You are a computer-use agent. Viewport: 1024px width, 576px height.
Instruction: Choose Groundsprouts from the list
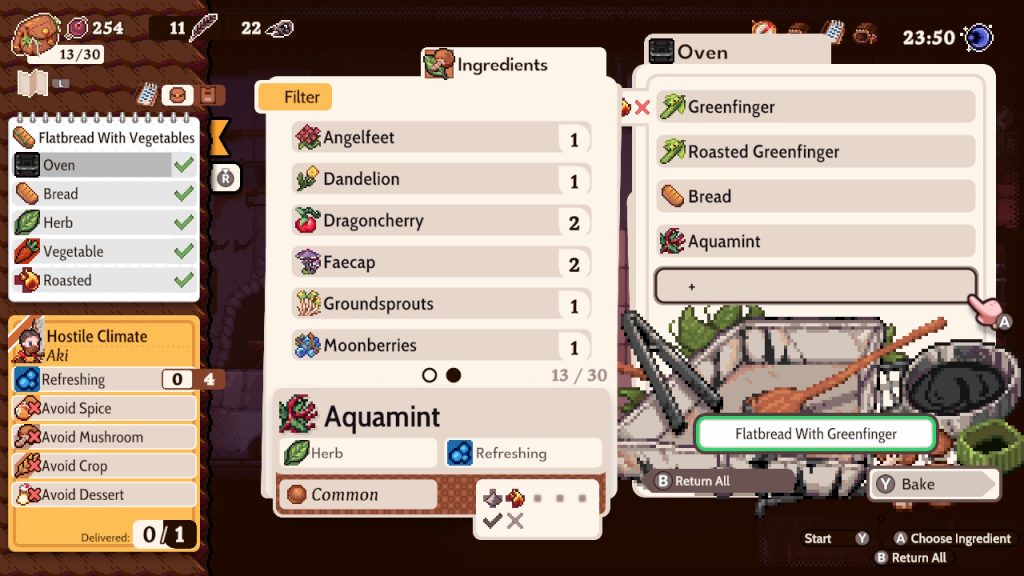click(x=440, y=304)
